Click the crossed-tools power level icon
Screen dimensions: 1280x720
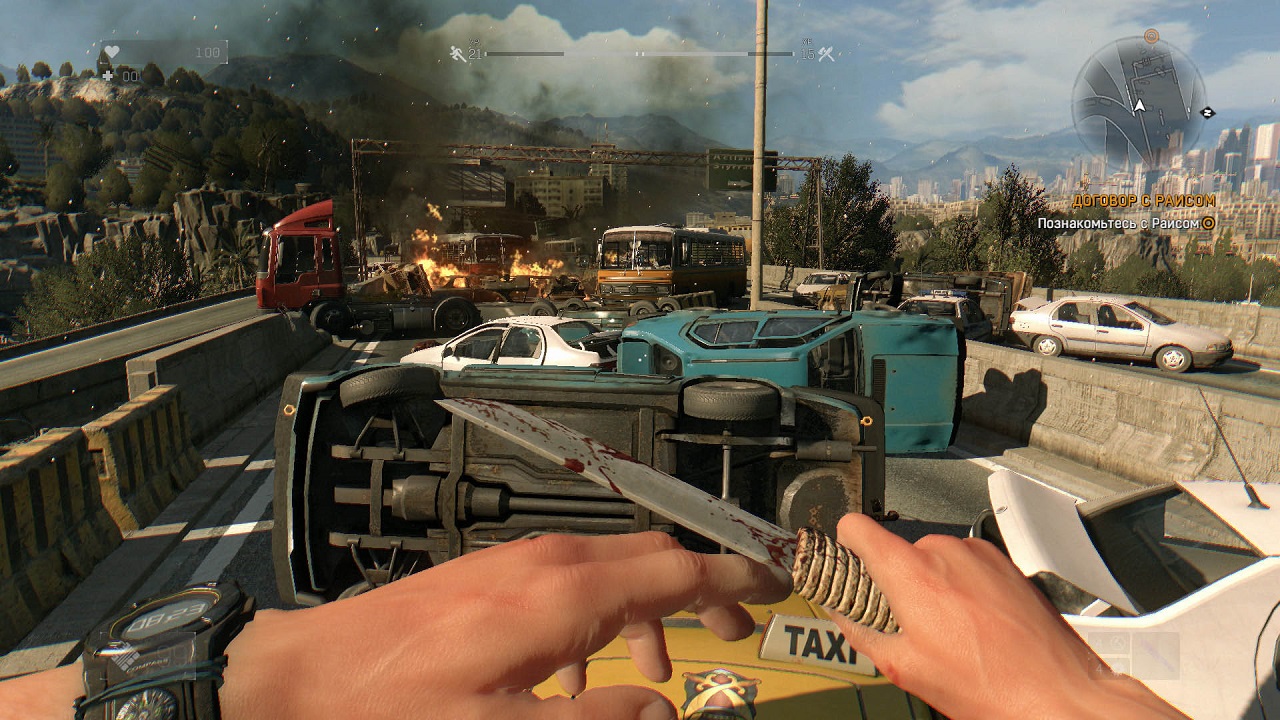(x=826, y=54)
